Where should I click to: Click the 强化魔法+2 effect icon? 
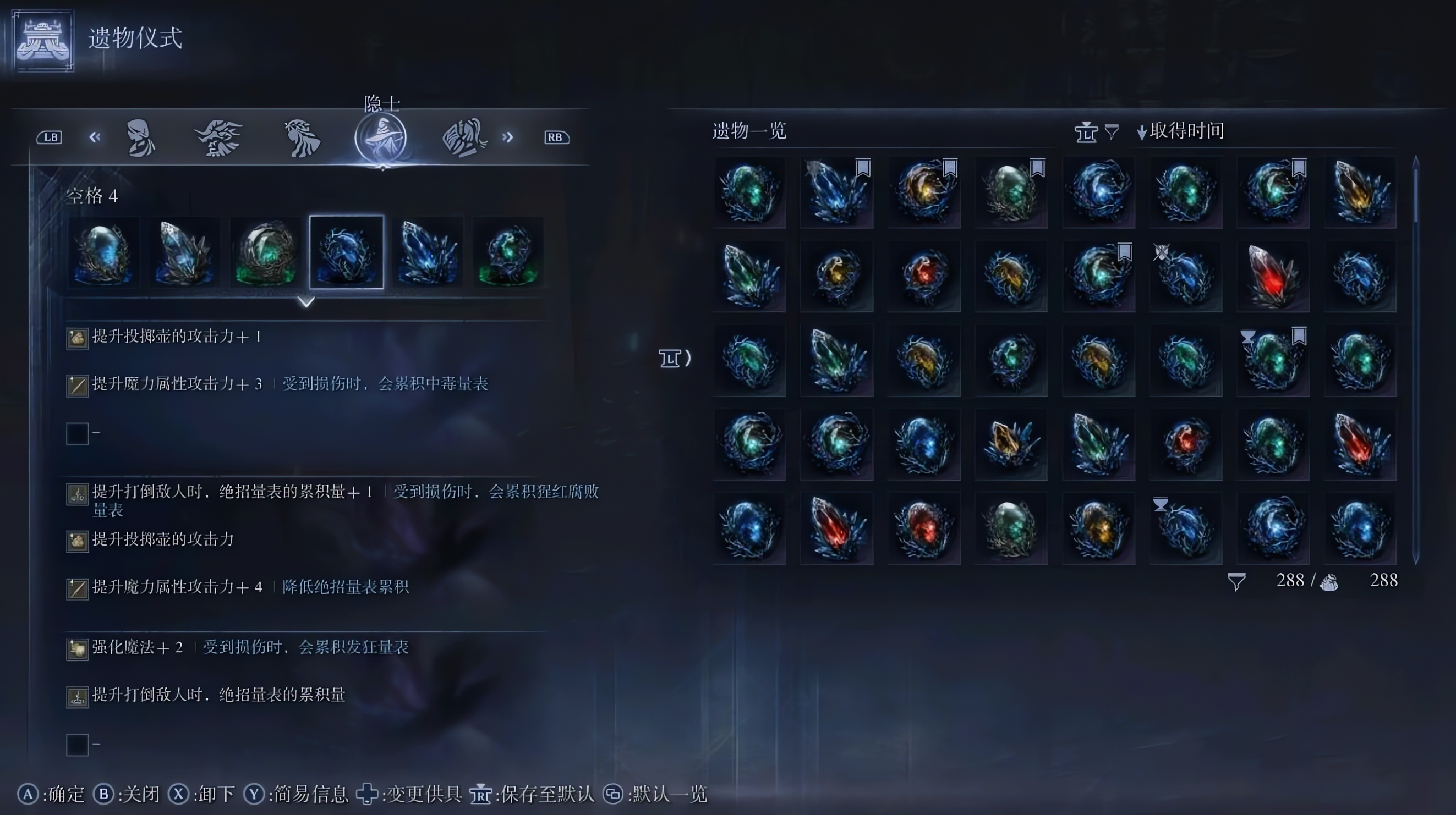[x=77, y=648]
